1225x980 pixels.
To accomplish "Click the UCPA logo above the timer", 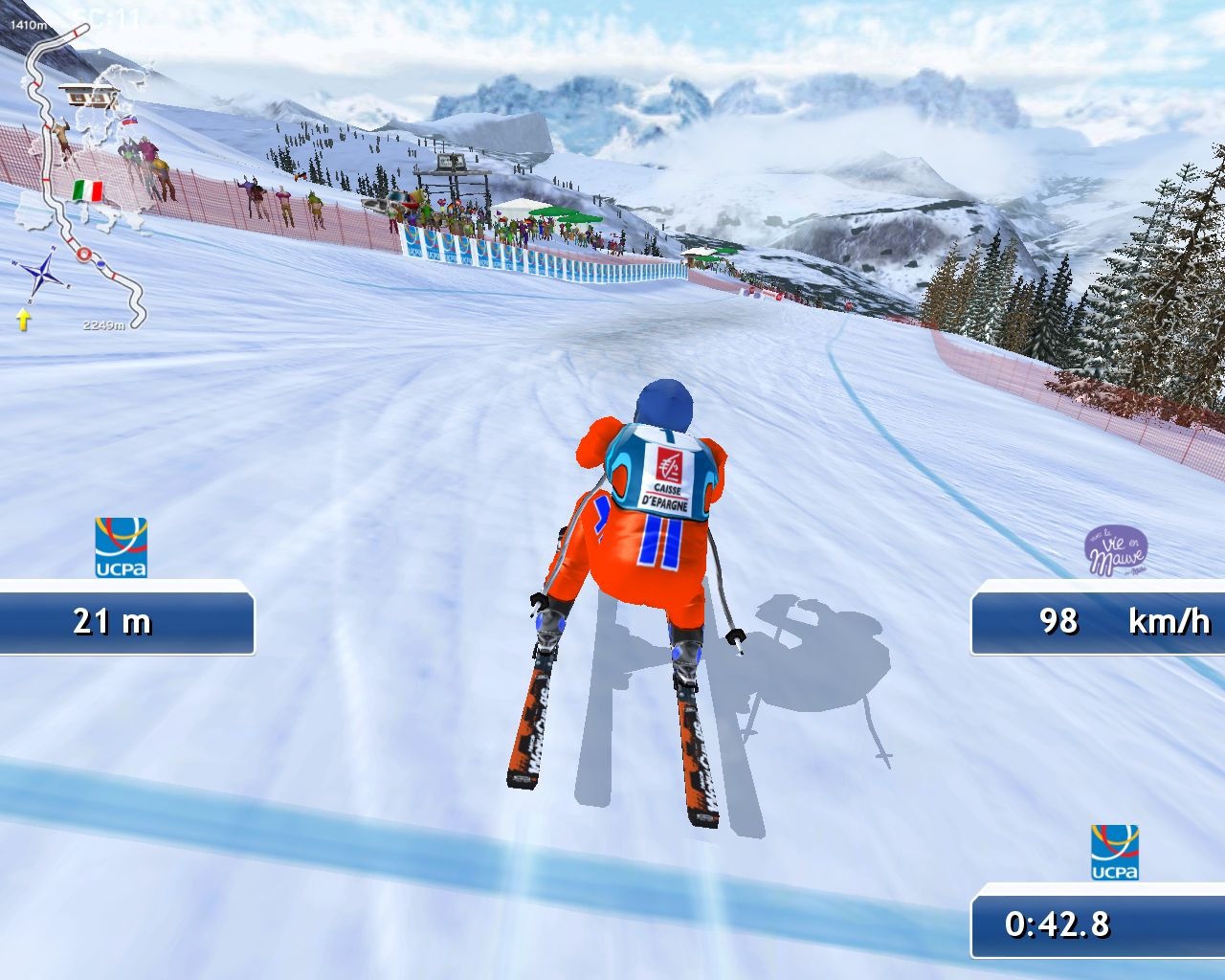I will tap(1115, 852).
